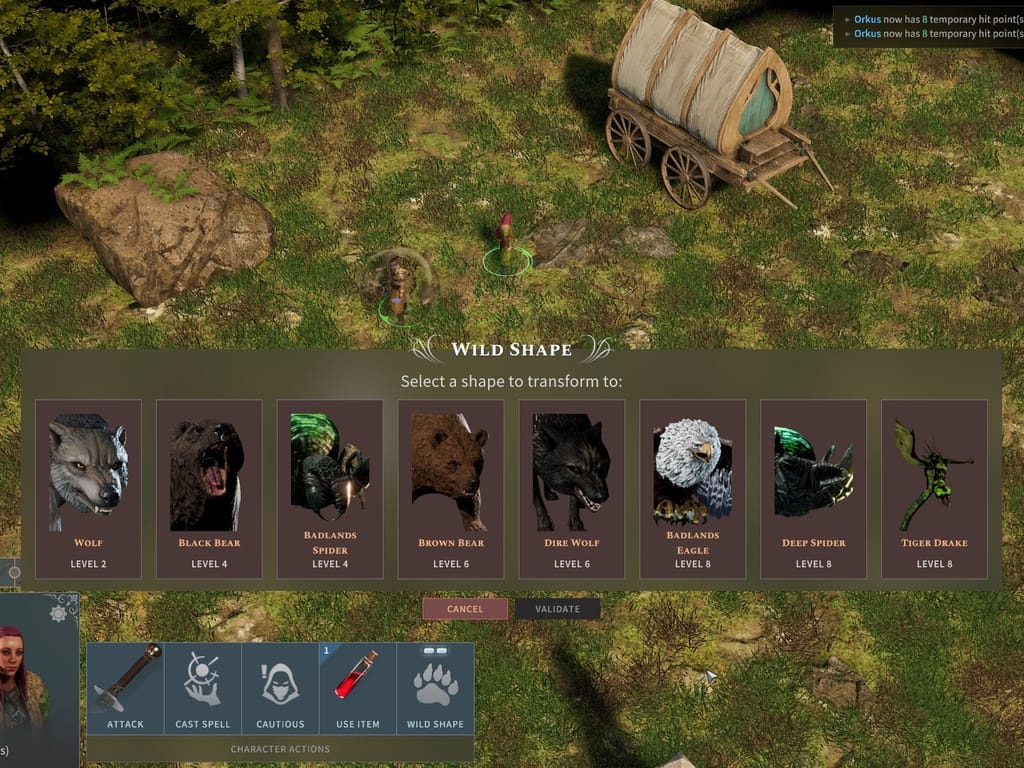Click the Validate button
This screenshot has width=1024, height=768.
(x=558, y=609)
